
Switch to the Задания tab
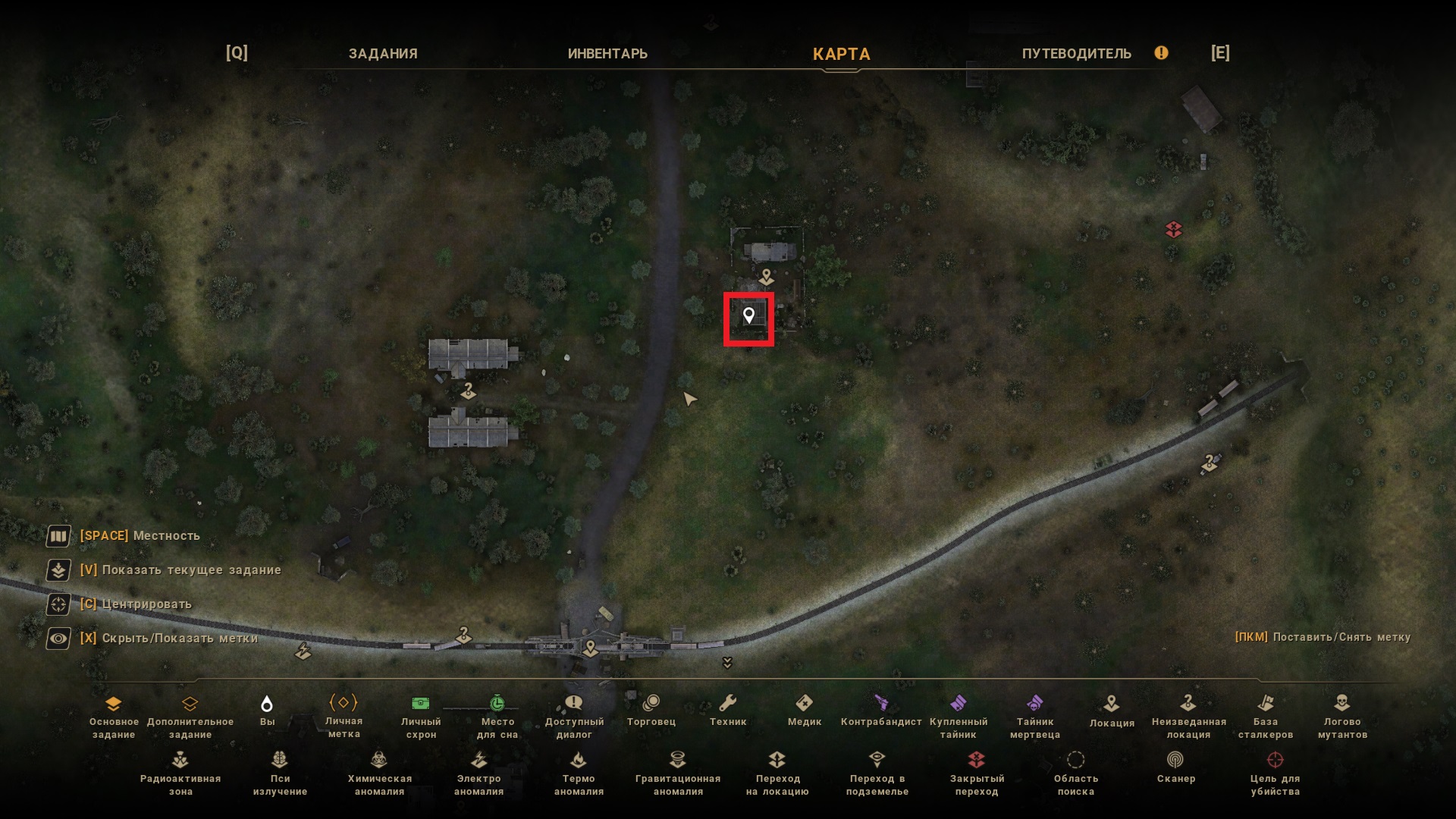(x=383, y=54)
